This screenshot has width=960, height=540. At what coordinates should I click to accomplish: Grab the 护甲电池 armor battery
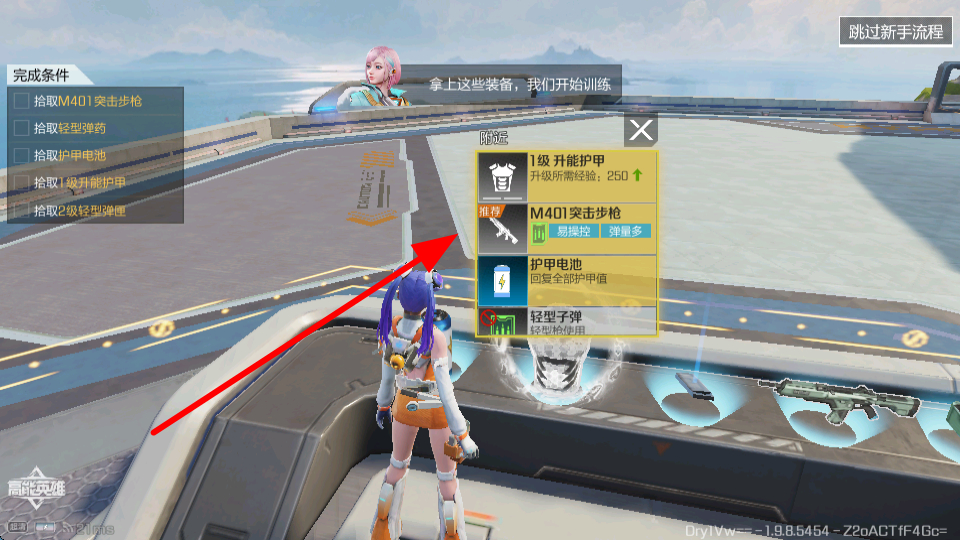pos(567,281)
